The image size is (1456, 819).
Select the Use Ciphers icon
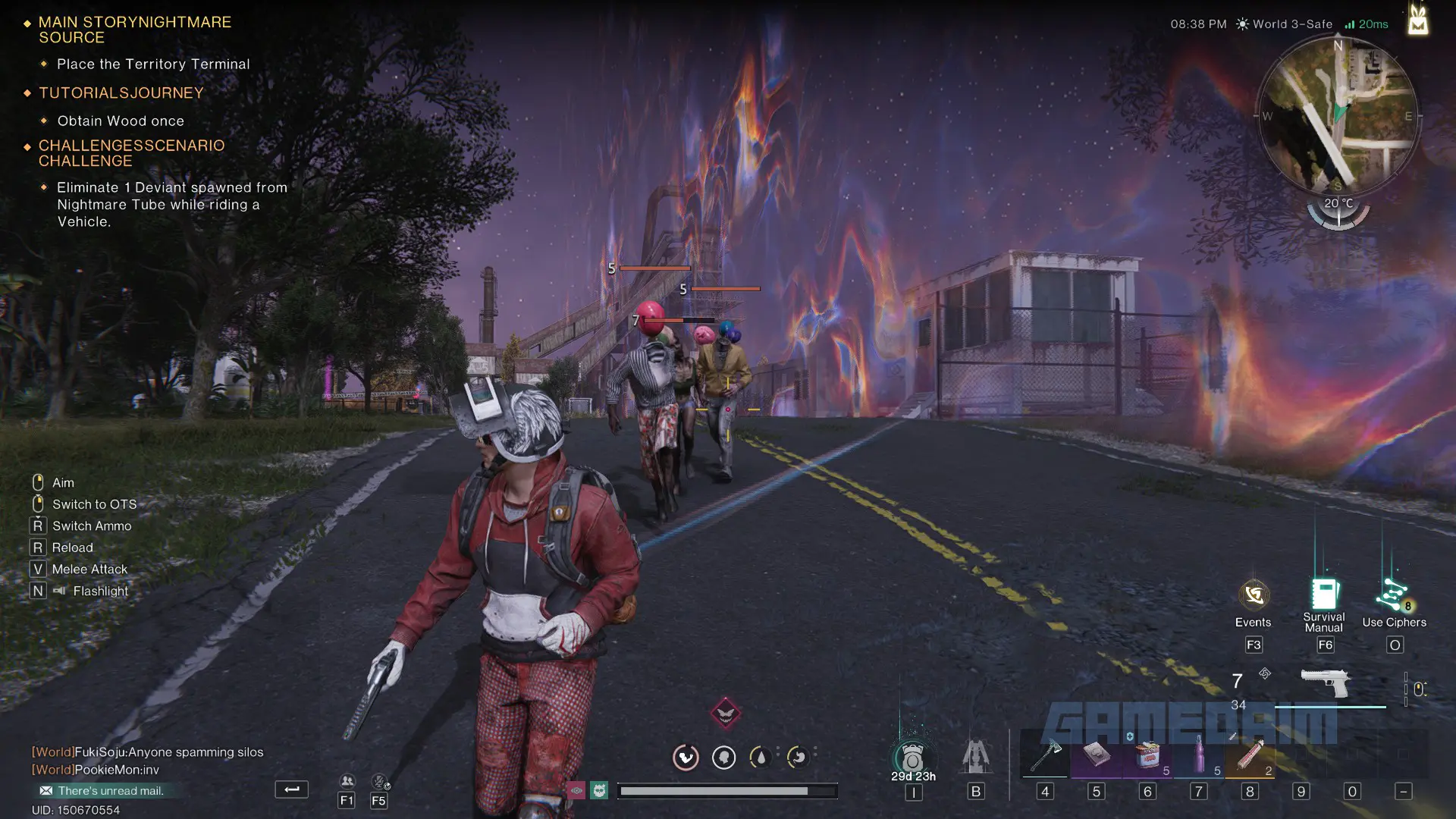click(x=1394, y=595)
